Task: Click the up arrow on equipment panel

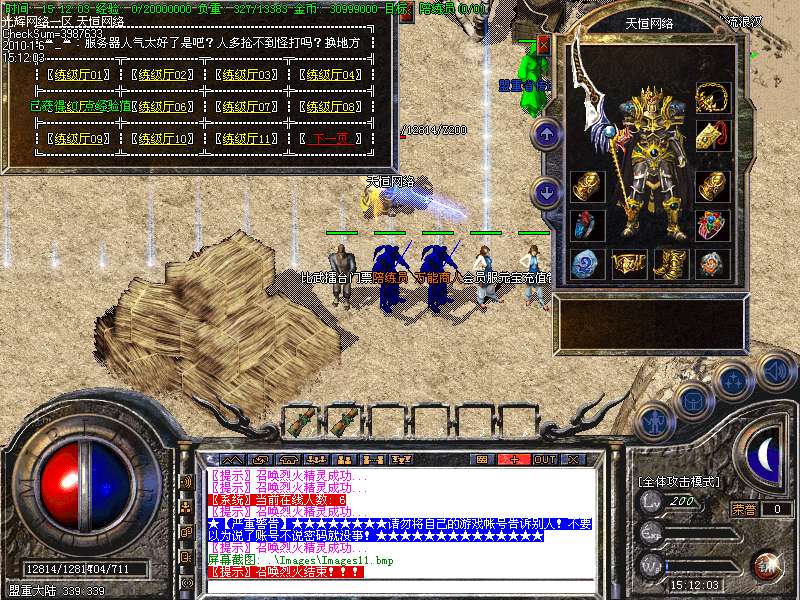Action: (546, 133)
